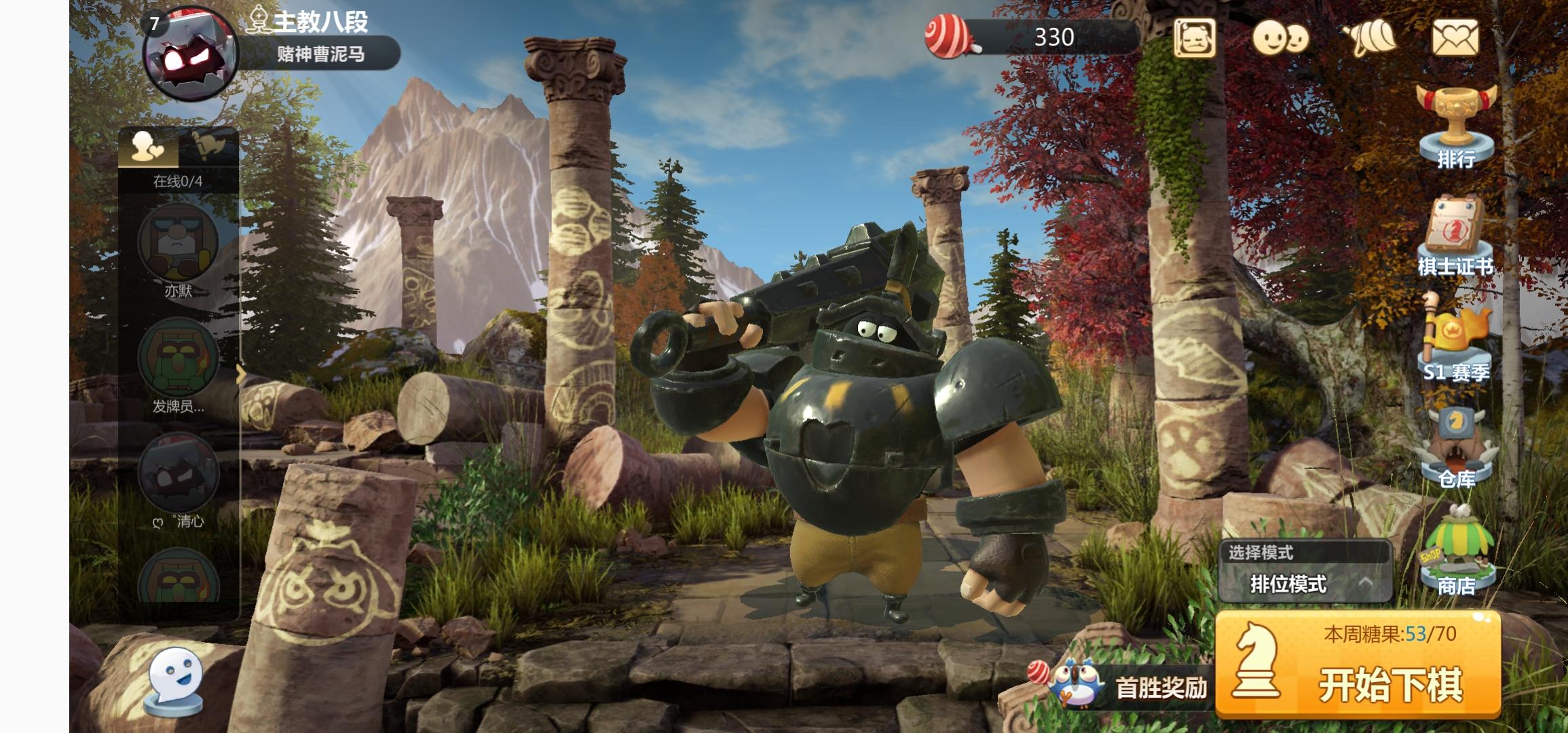Viewport: 1568px width, 733px height.
Task: Open the mail envelope icon
Action: tap(1455, 37)
